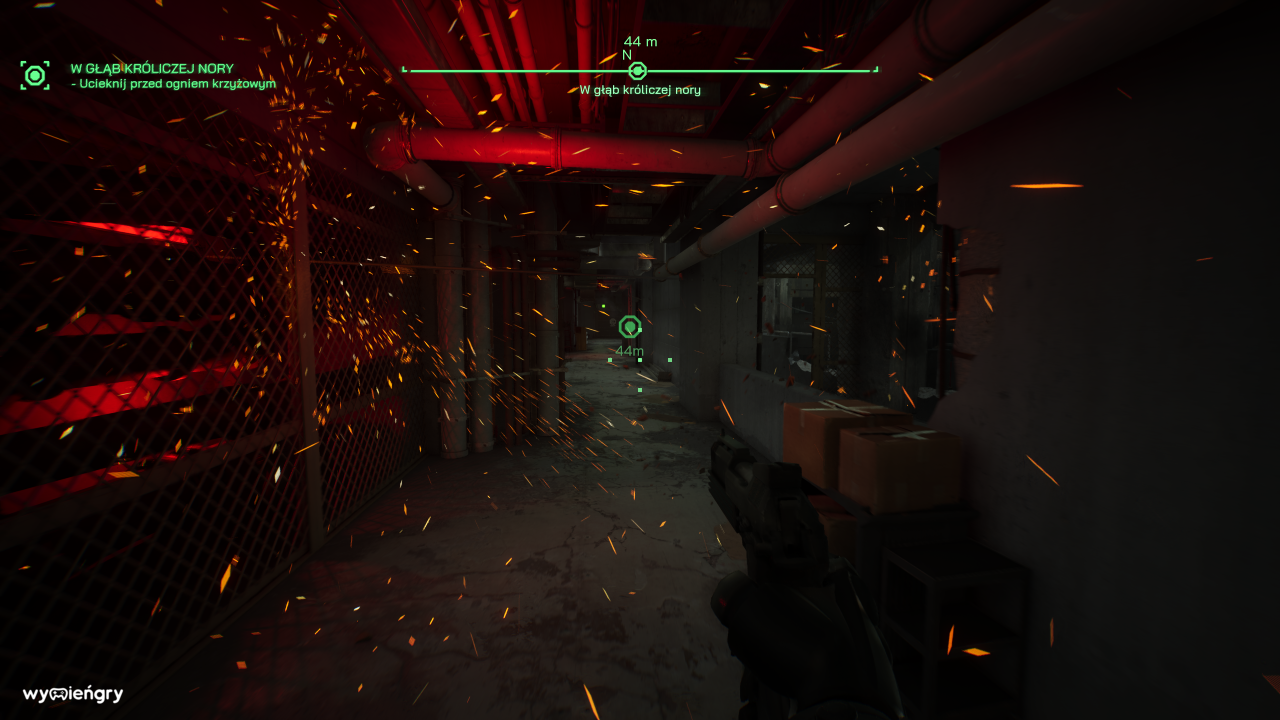The height and width of the screenshot is (720, 1280).
Task: Select the quest title W głąb króliczej nory
Action: coord(152,69)
